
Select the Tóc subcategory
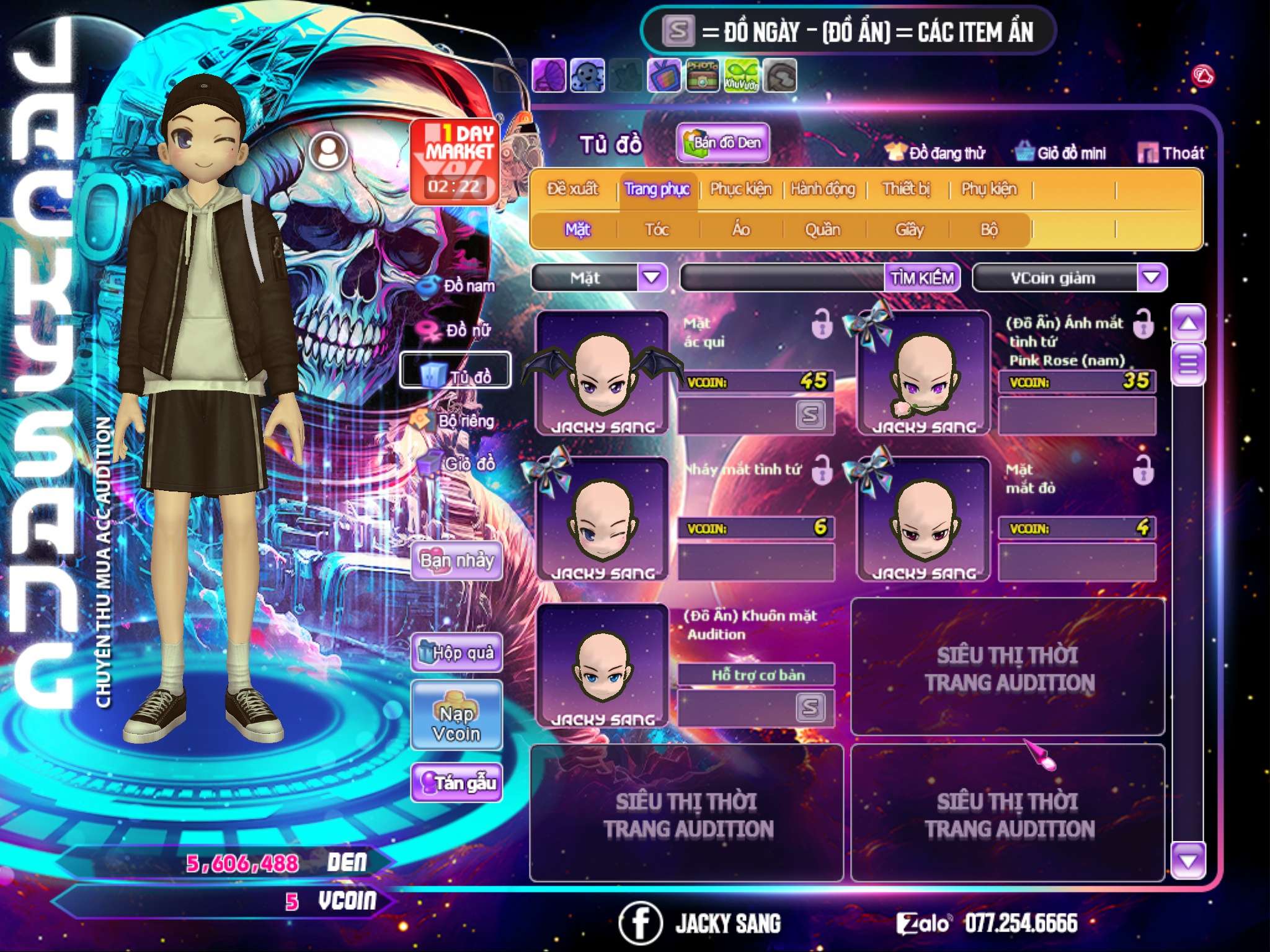657,230
